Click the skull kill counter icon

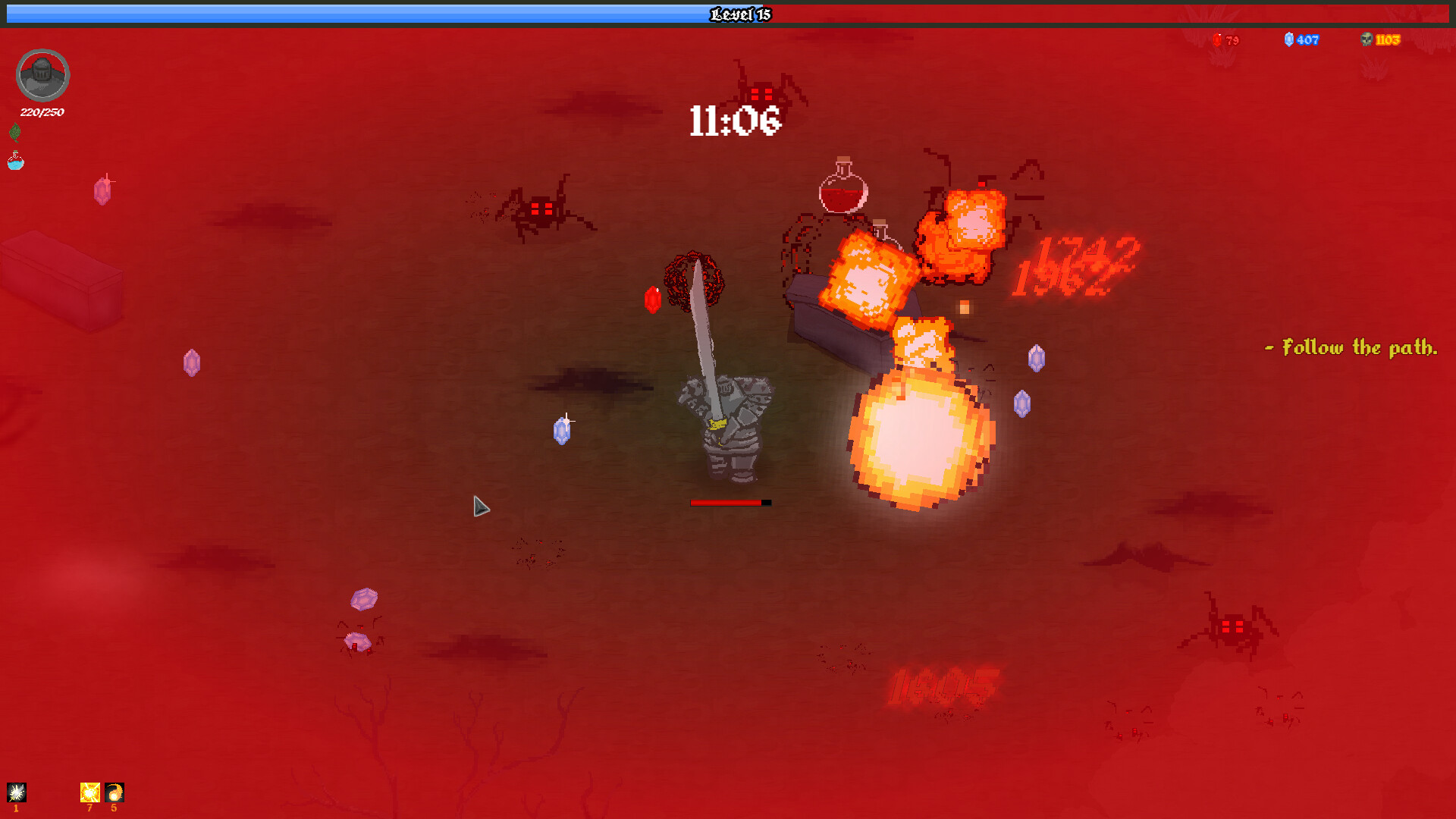(1366, 39)
